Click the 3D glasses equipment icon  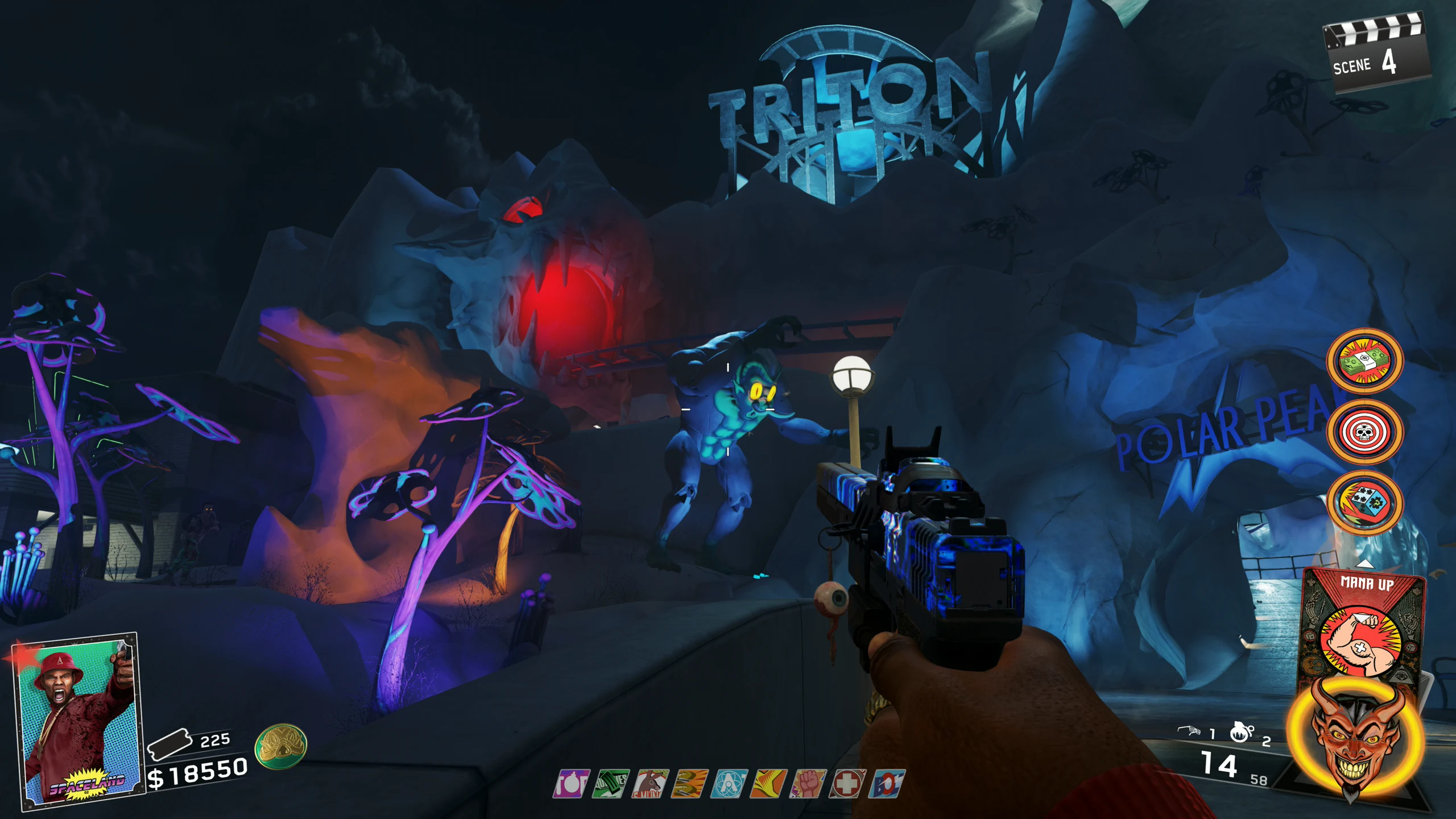(x=1189, y=731)
